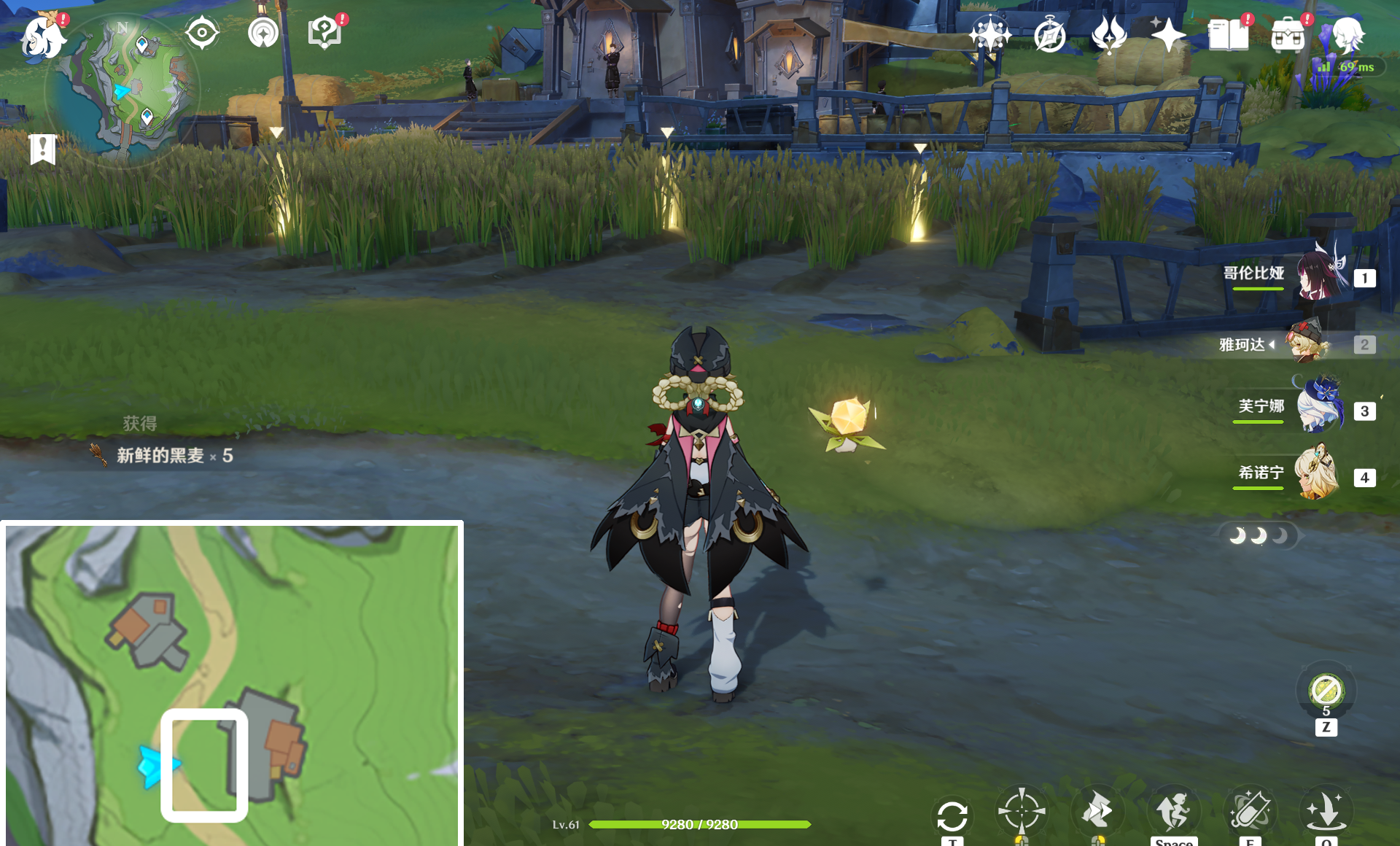Switch to party member 希诺宁
1400x846 pixels.
[x=1317, y=475]
